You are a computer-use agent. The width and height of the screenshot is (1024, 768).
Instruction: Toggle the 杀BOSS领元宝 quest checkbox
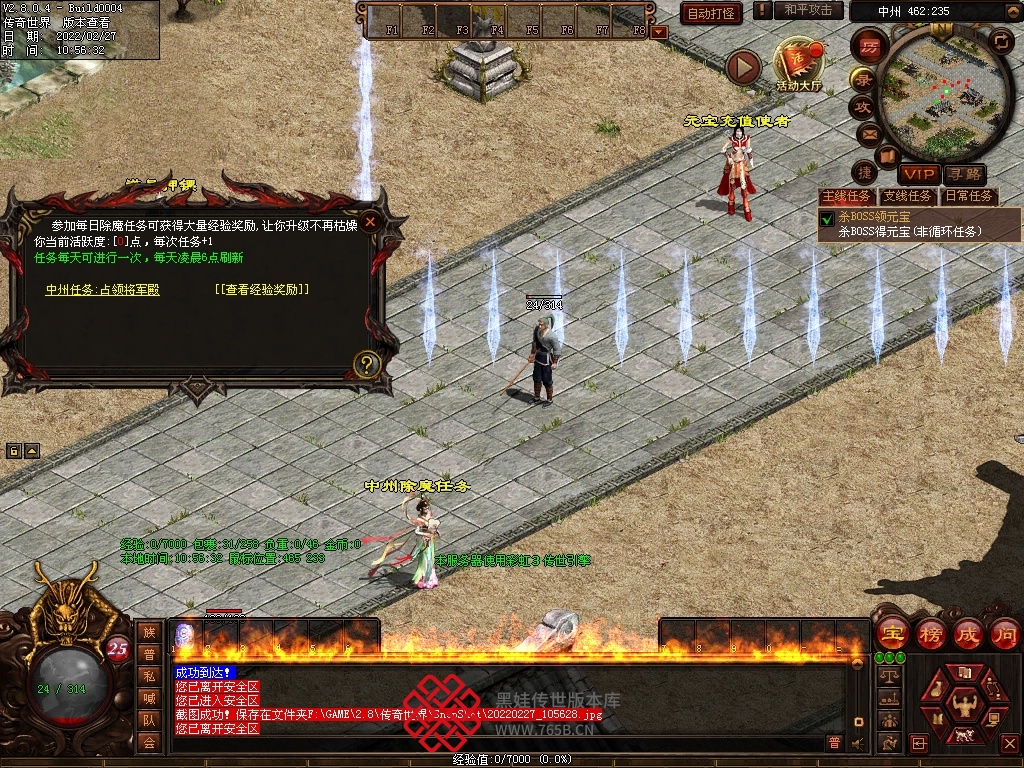click(x=827, y=218)
